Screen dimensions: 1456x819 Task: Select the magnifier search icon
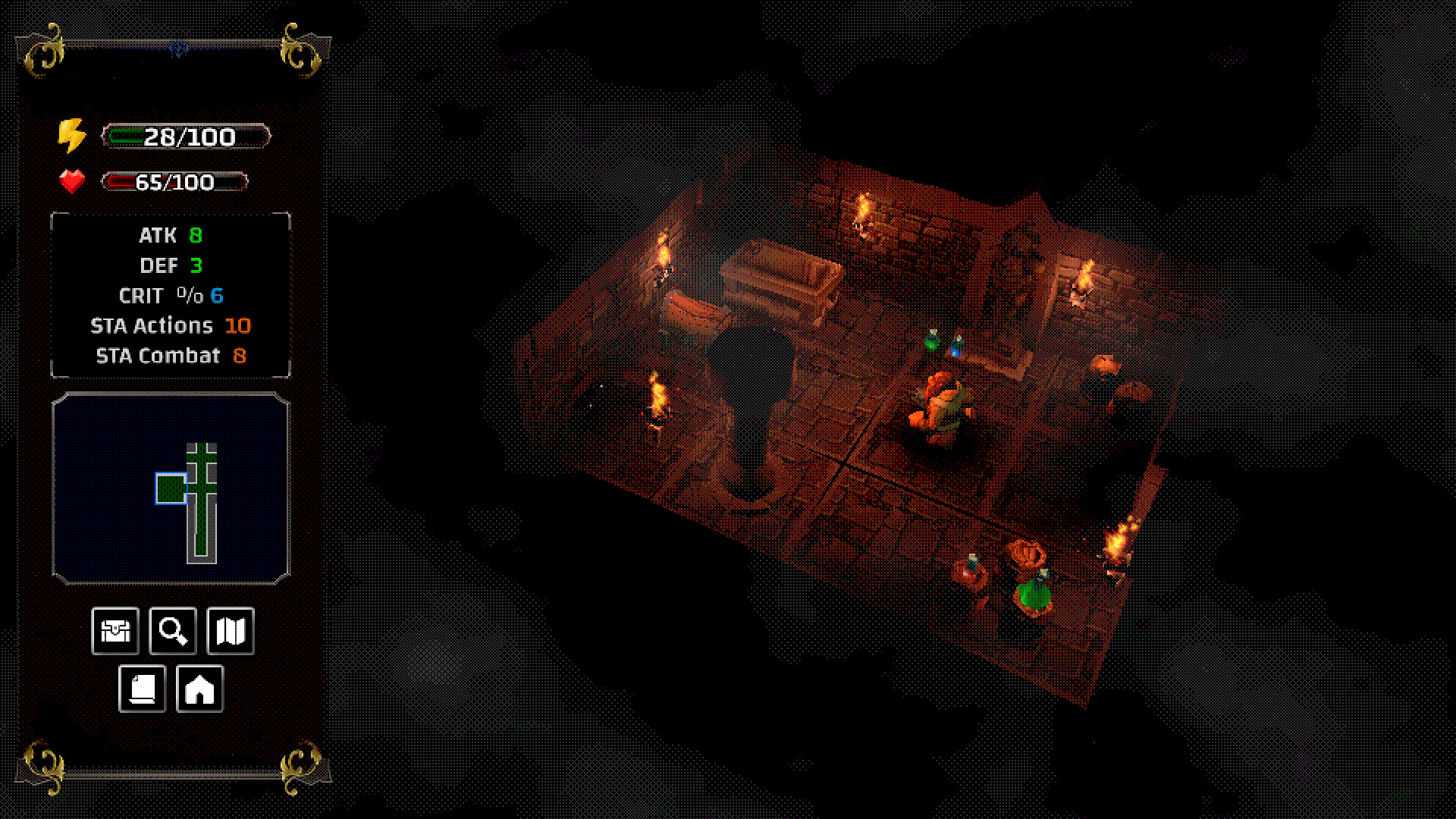click(x=172, y=630)
